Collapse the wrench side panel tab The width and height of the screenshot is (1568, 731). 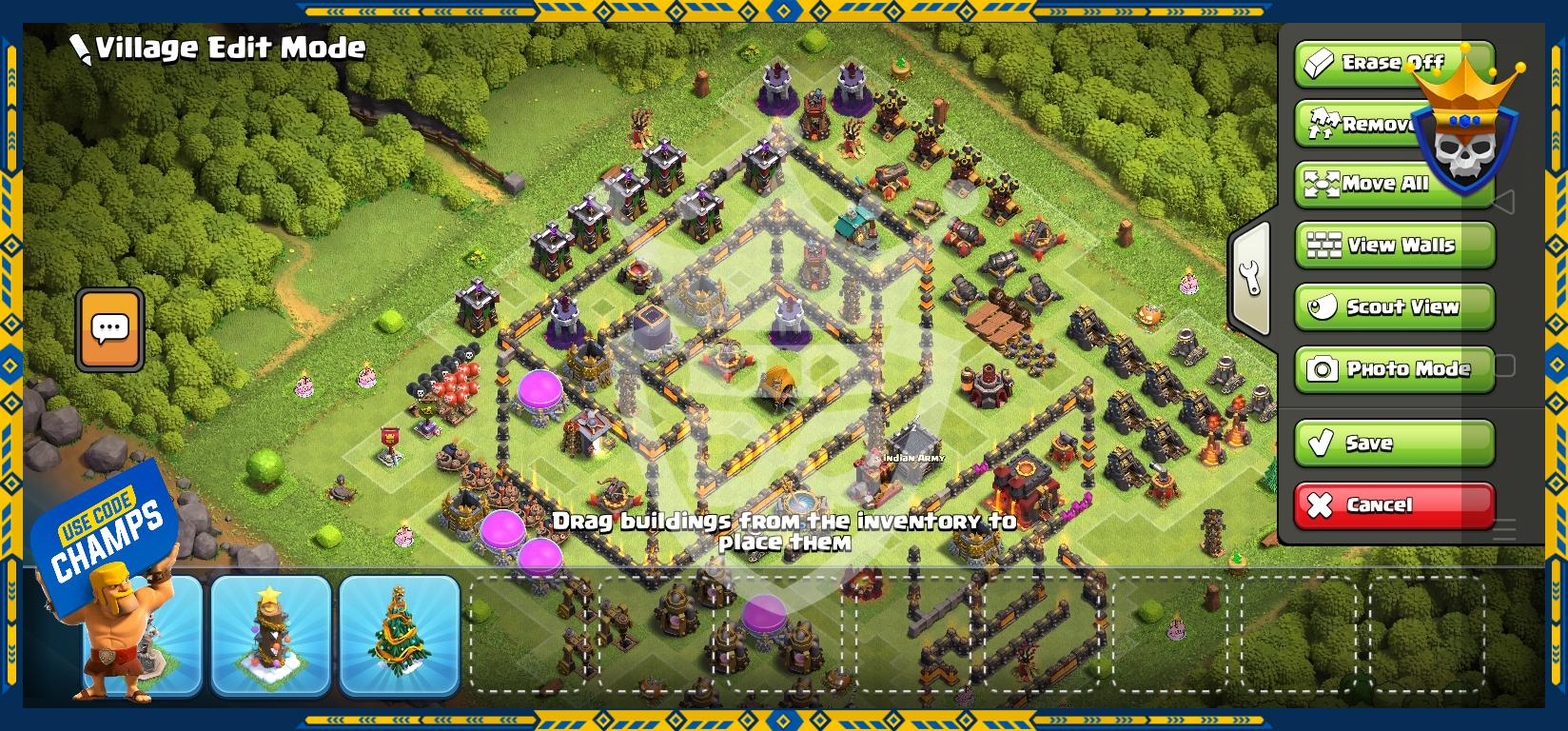[x=1250, y=278]
